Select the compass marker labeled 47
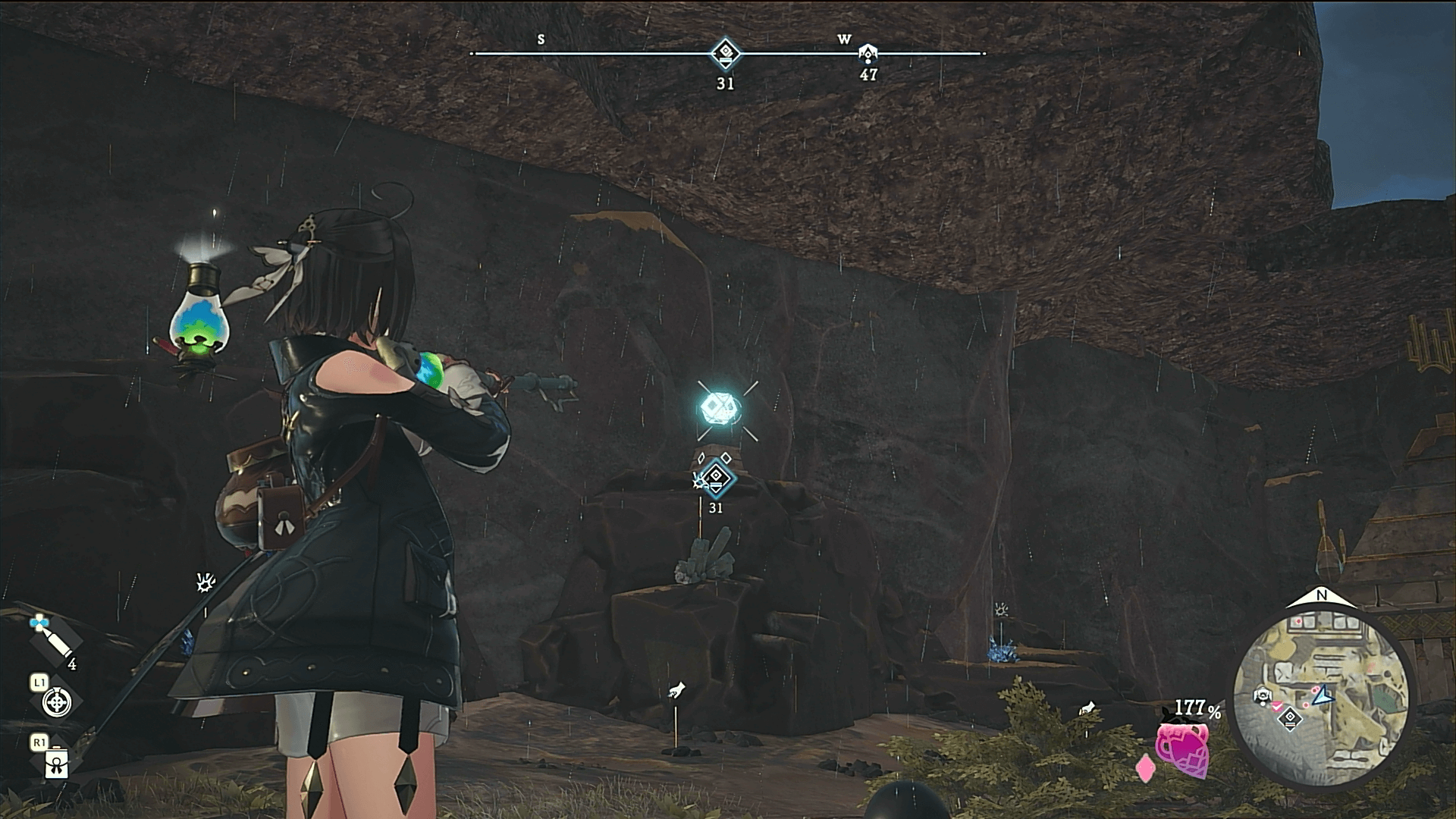 (868, 53)
